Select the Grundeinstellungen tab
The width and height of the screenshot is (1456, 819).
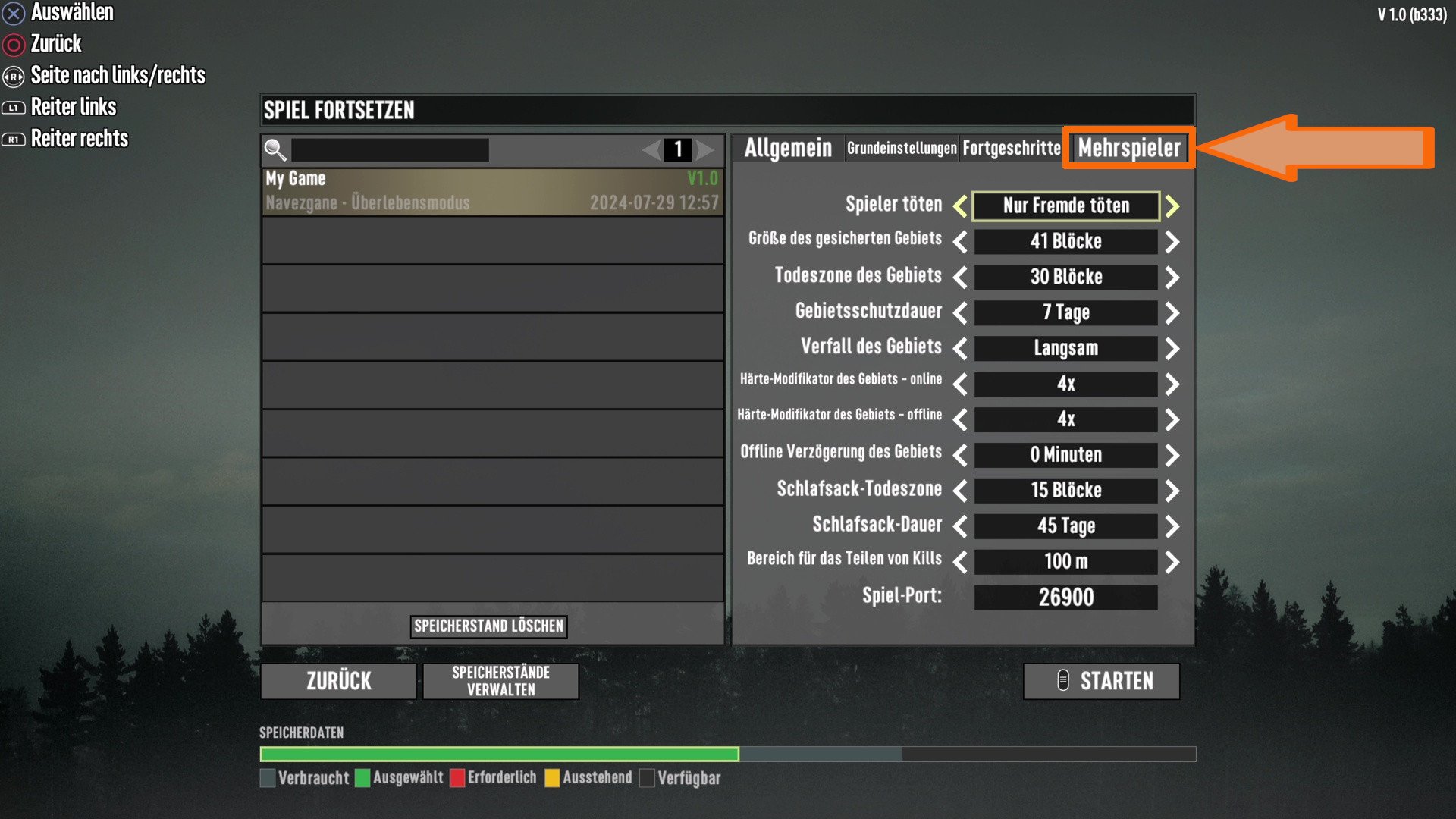pos(902,148)
